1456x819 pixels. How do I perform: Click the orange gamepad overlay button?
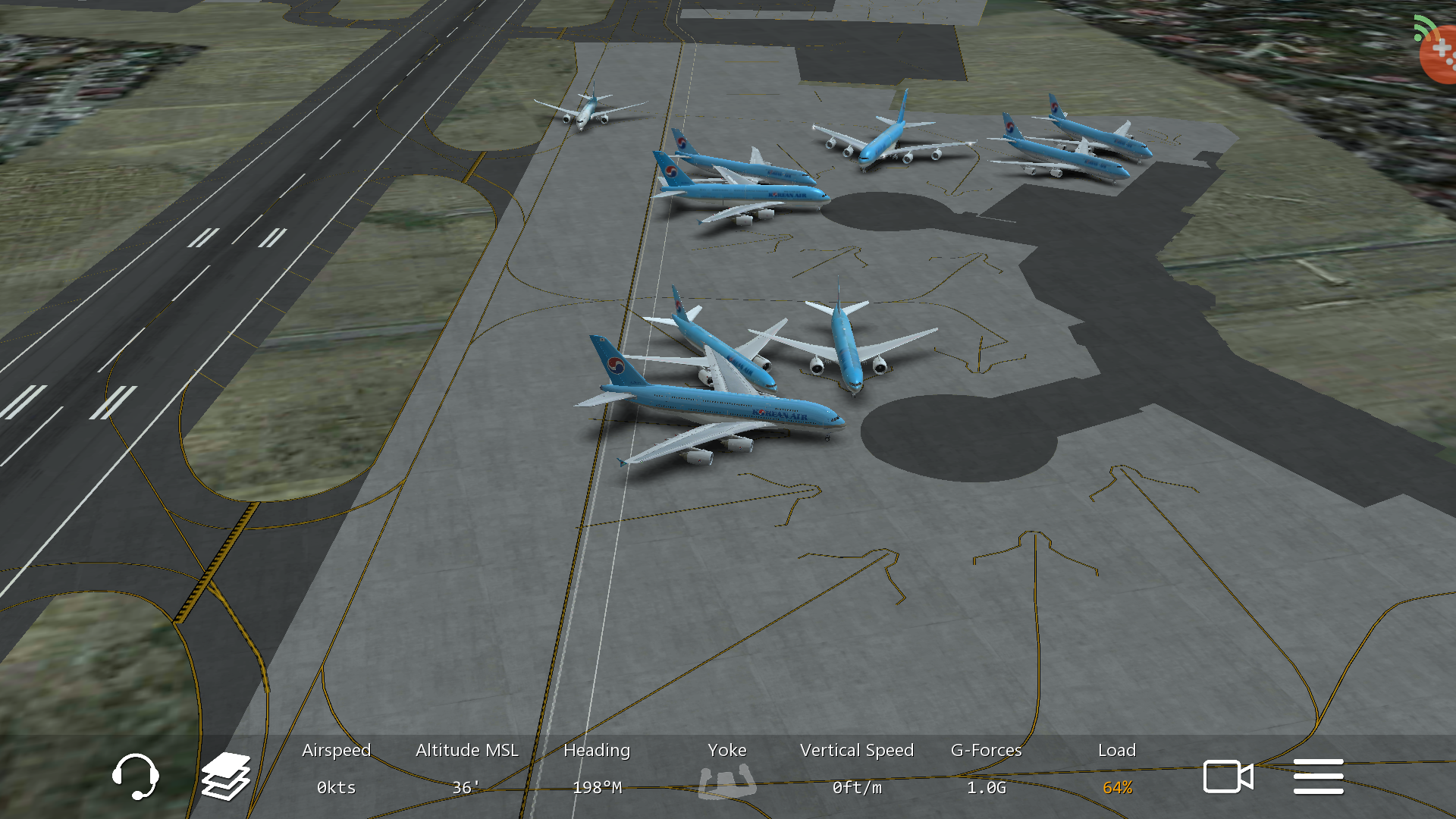tap(1439, 53)
